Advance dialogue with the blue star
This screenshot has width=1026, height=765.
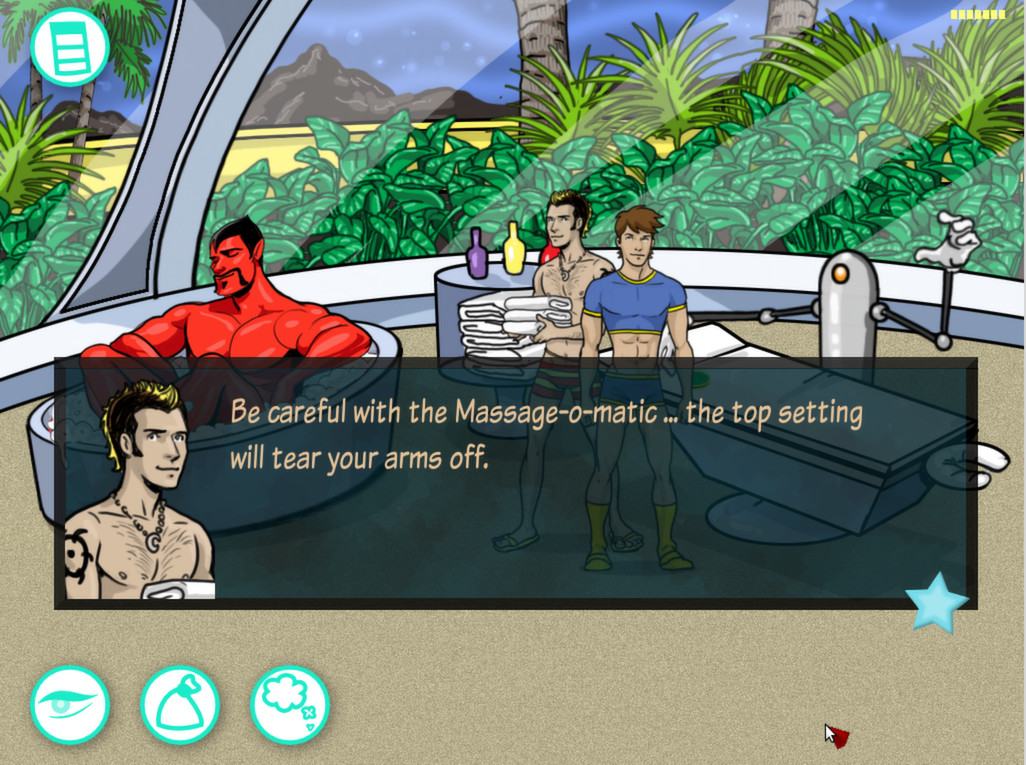coord(936,602)
